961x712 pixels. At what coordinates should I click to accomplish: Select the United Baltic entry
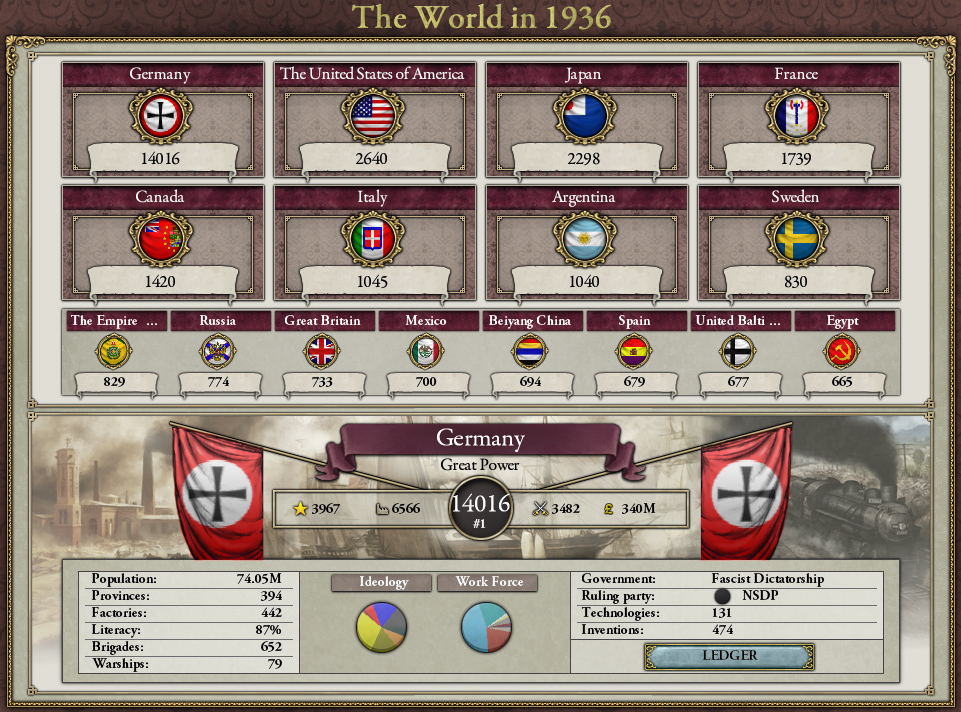[x=738, y=352]
